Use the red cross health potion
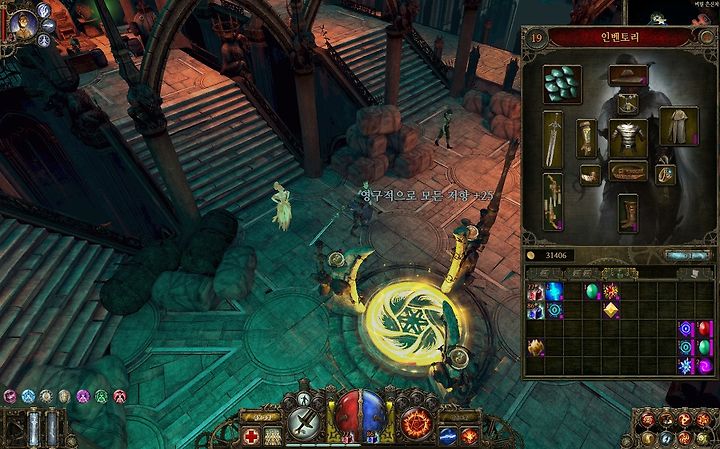This screenshot has width=720, height=449. pyautogui.click(x=252, y=435)
